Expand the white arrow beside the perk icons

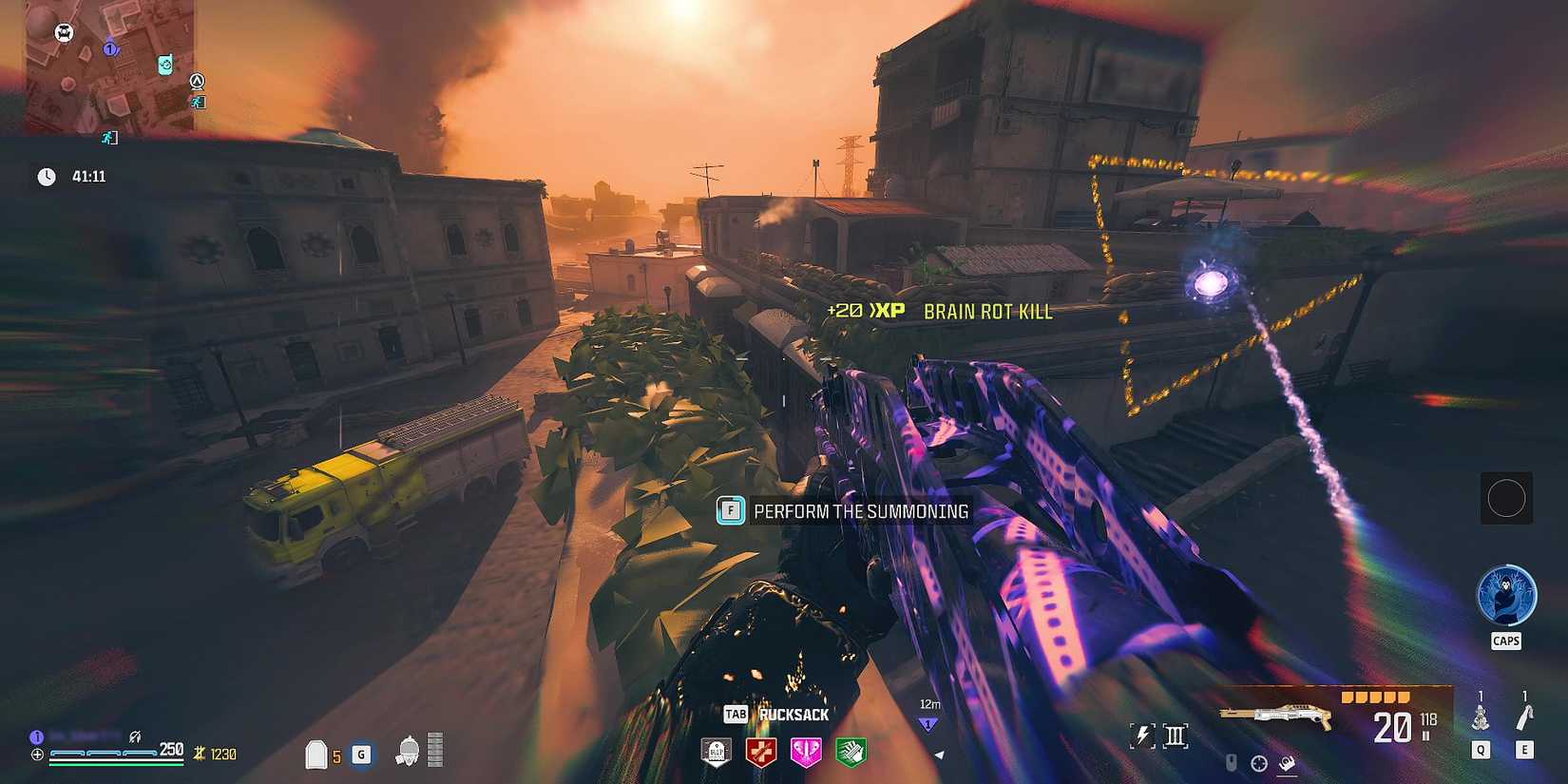[x=938, y=755]
